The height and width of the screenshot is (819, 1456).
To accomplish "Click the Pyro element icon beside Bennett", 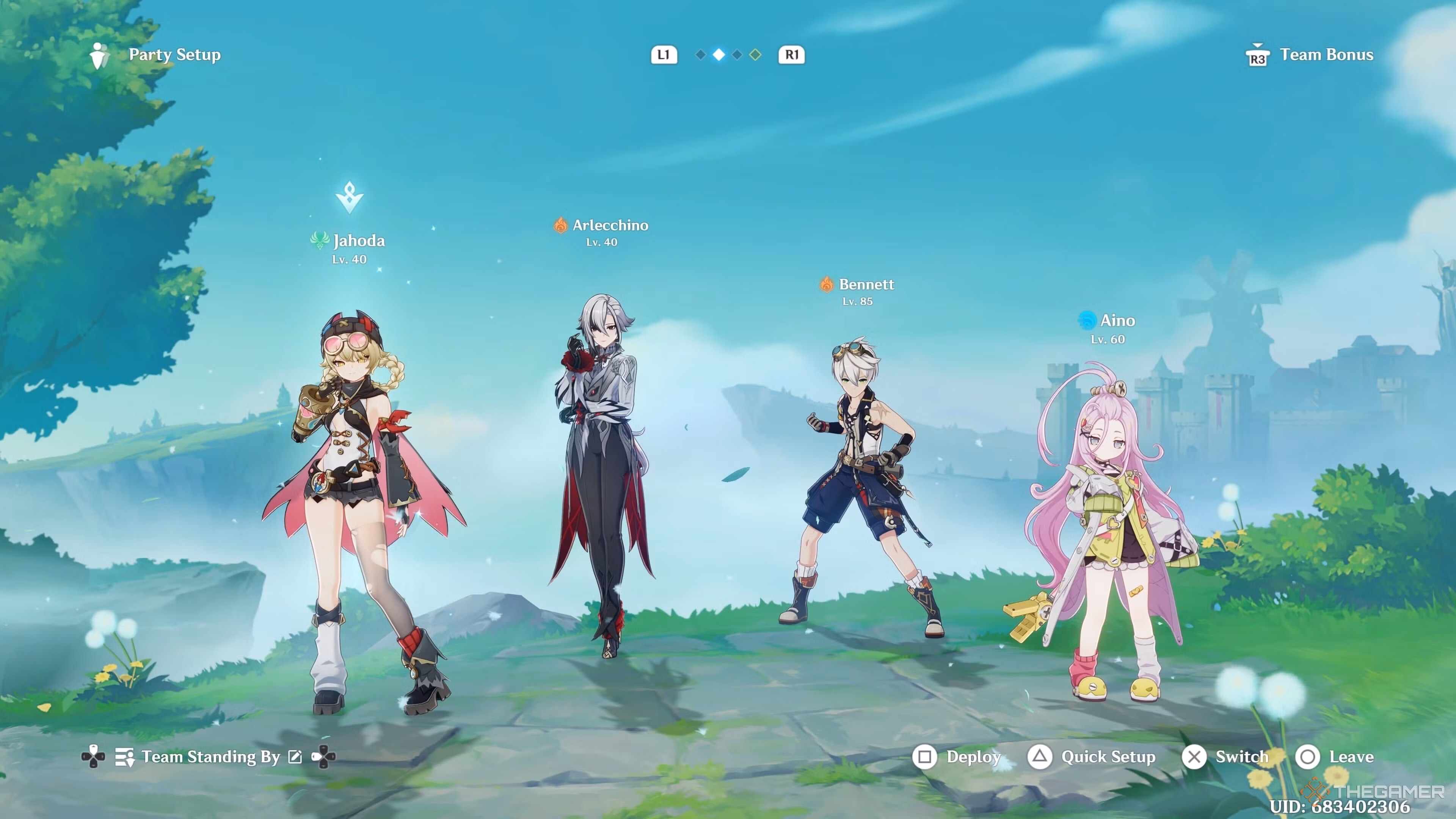I will pos(827,284).
